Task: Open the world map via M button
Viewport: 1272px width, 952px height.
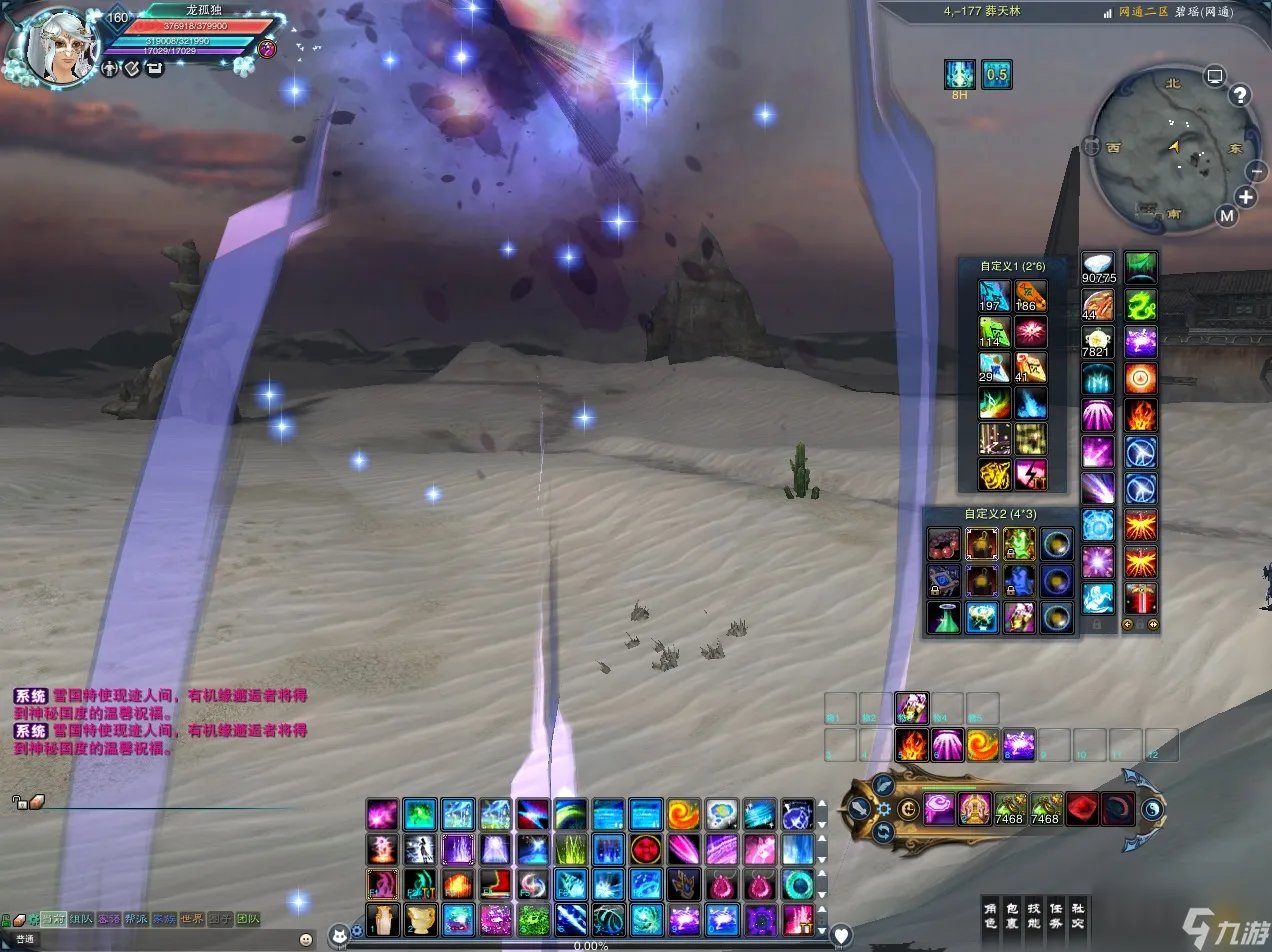Action: 1227,215
